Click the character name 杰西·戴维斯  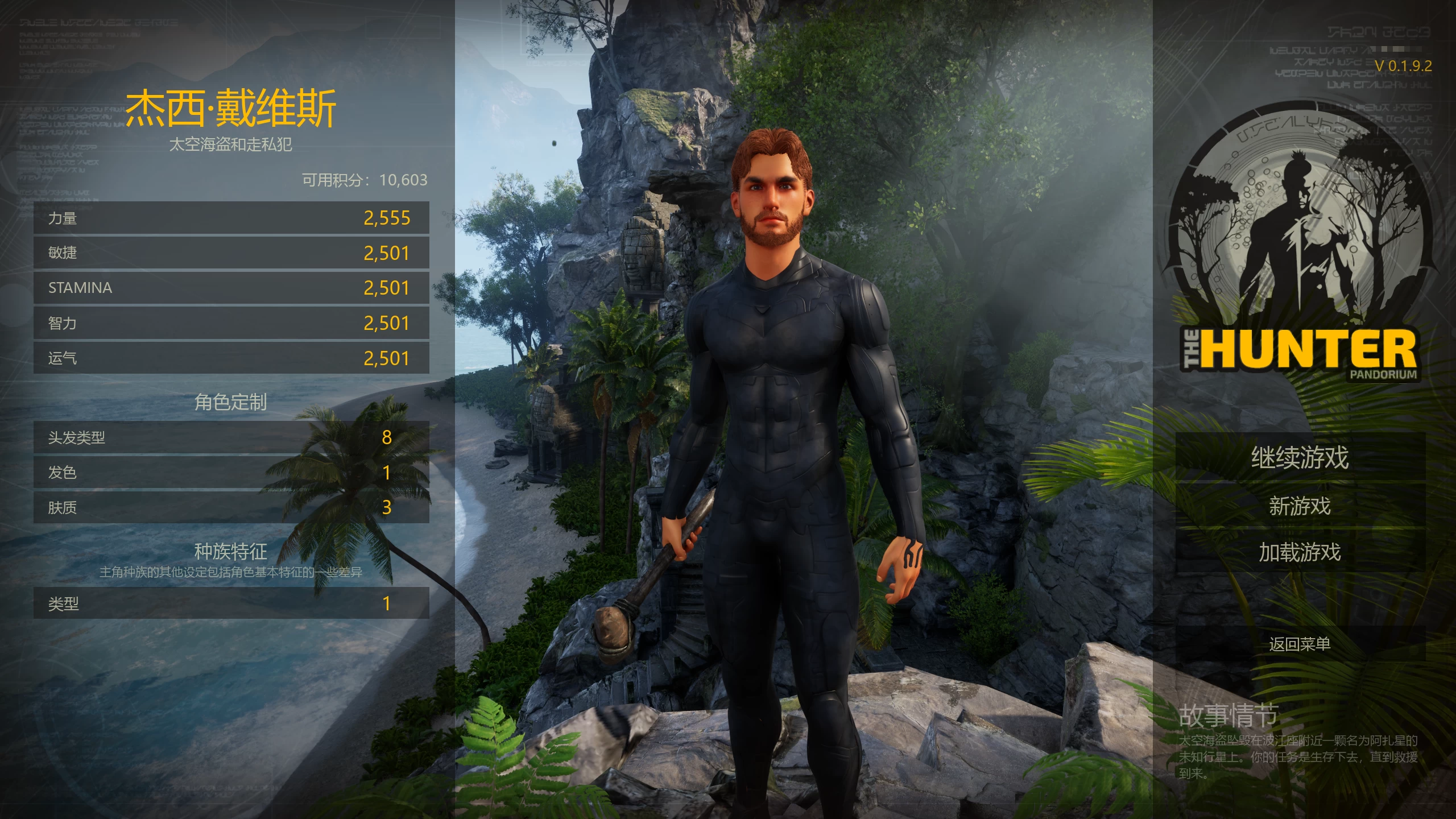[231, 108]
